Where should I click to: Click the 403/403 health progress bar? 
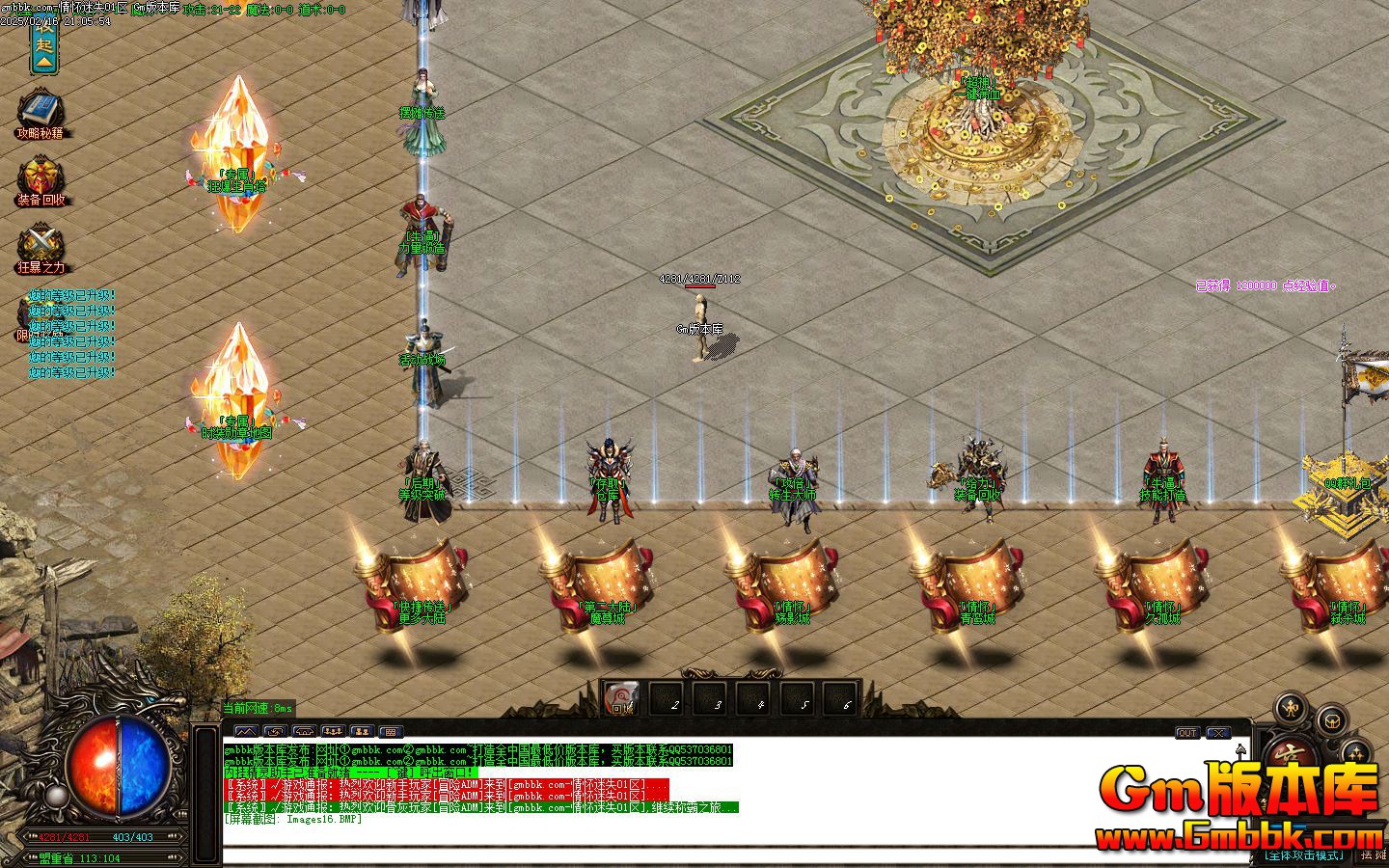132,837
